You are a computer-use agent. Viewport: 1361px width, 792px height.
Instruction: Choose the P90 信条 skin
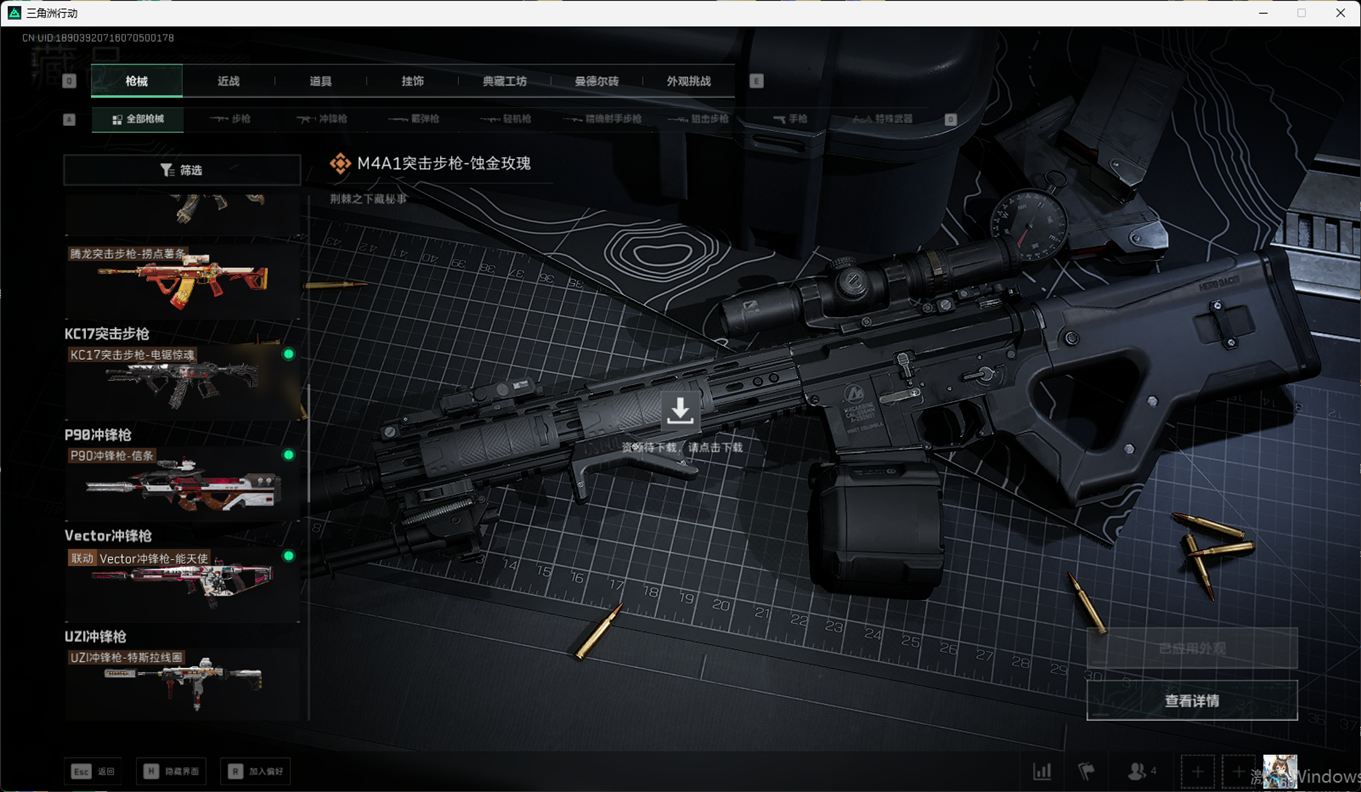click(182, 483)
